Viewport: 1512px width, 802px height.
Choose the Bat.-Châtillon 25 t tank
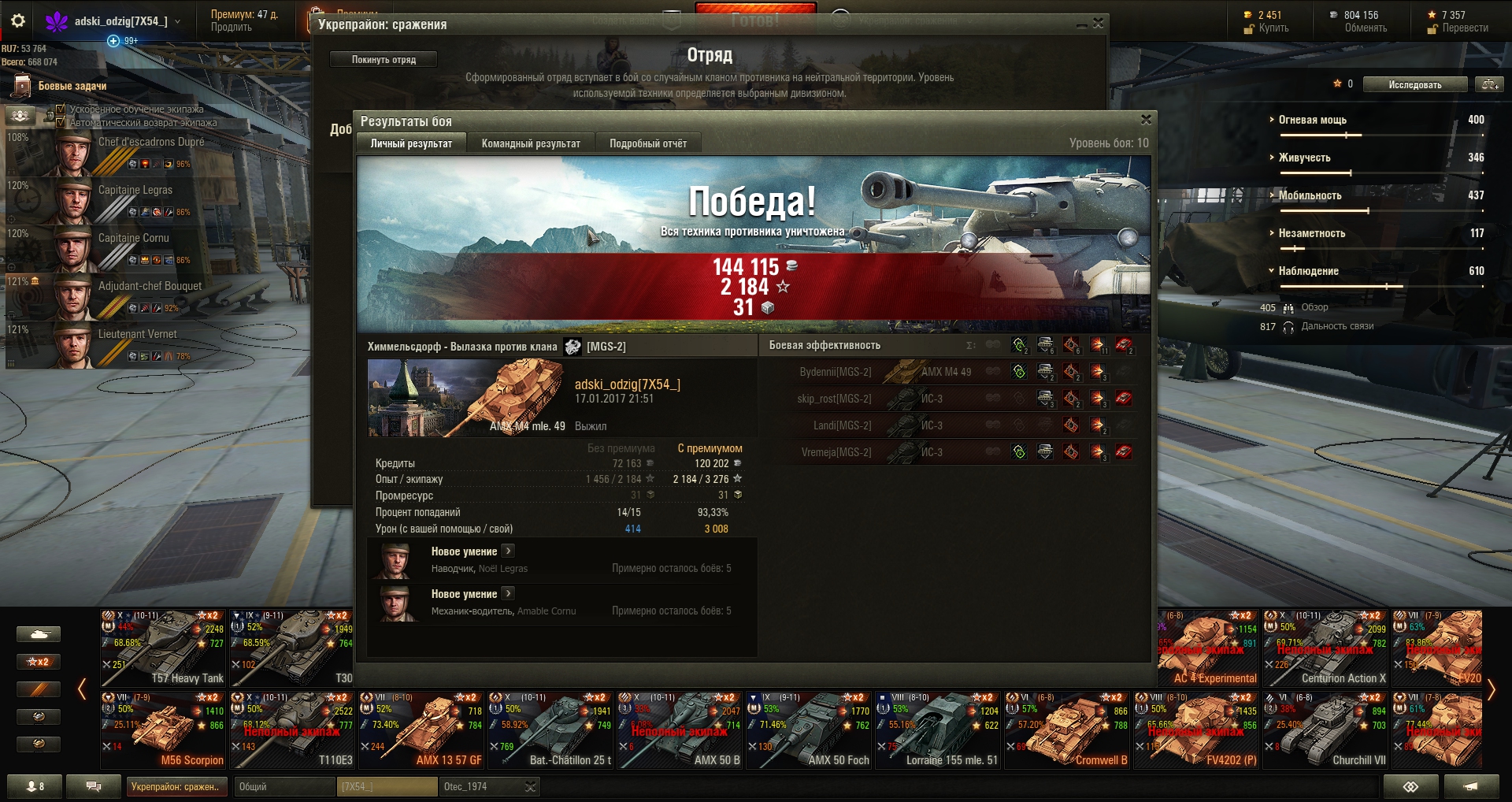point(550,730)
